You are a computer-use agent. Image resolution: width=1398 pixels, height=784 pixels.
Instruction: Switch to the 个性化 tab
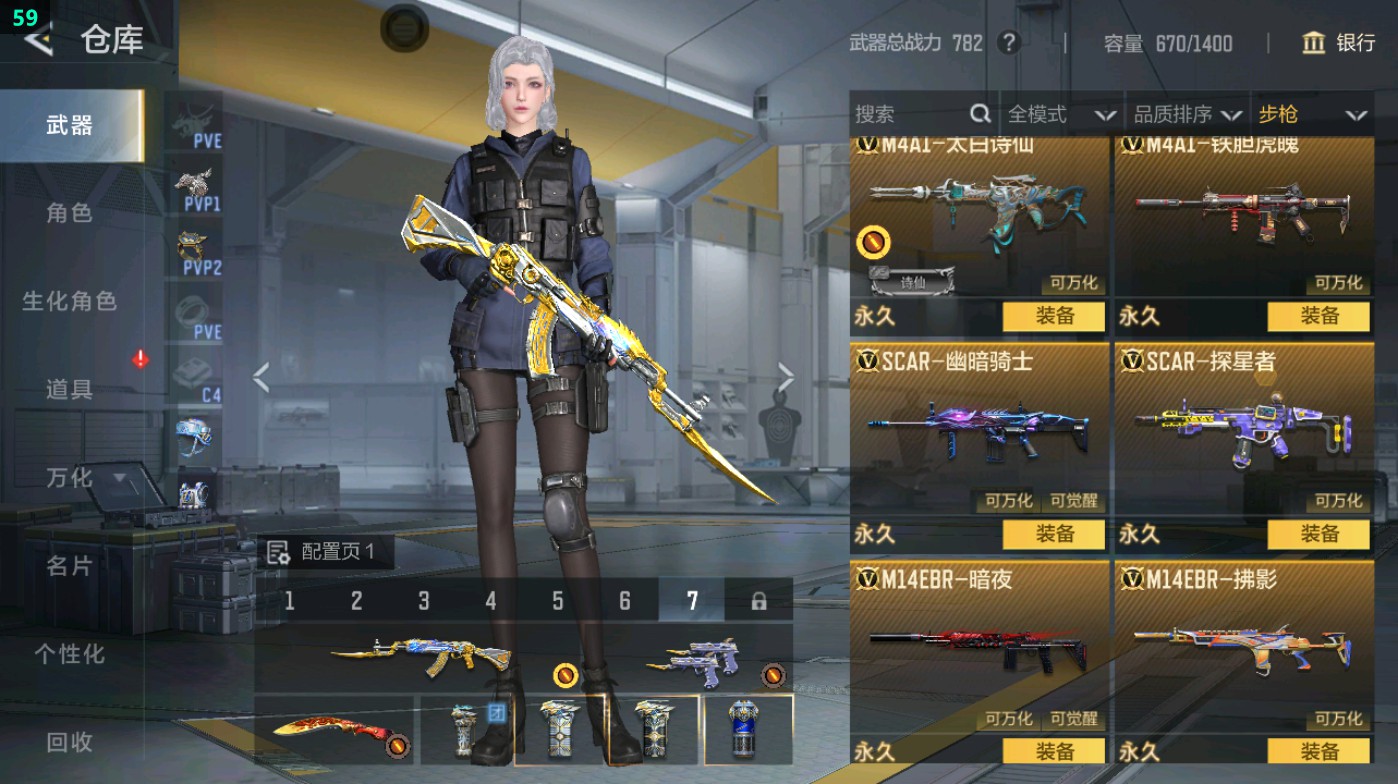(70, 654)
